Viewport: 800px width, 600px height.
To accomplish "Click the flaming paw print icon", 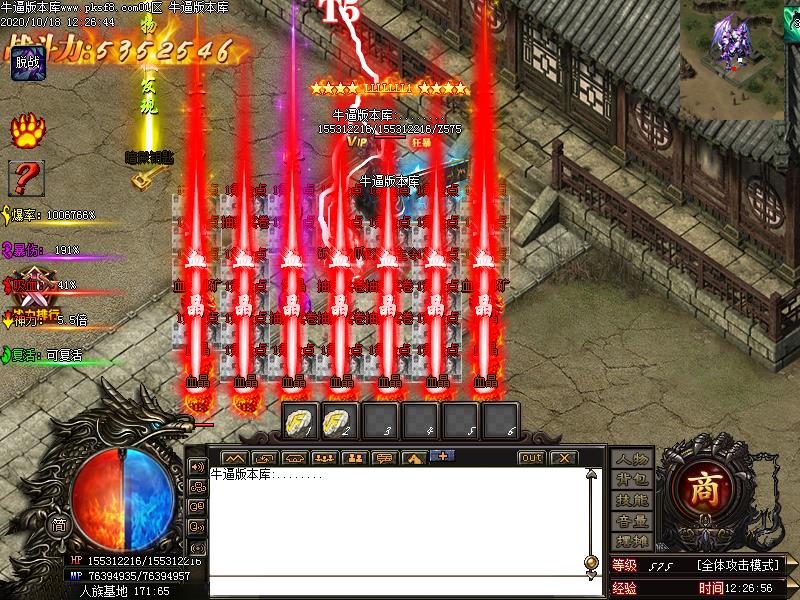I will click(26, 130).
